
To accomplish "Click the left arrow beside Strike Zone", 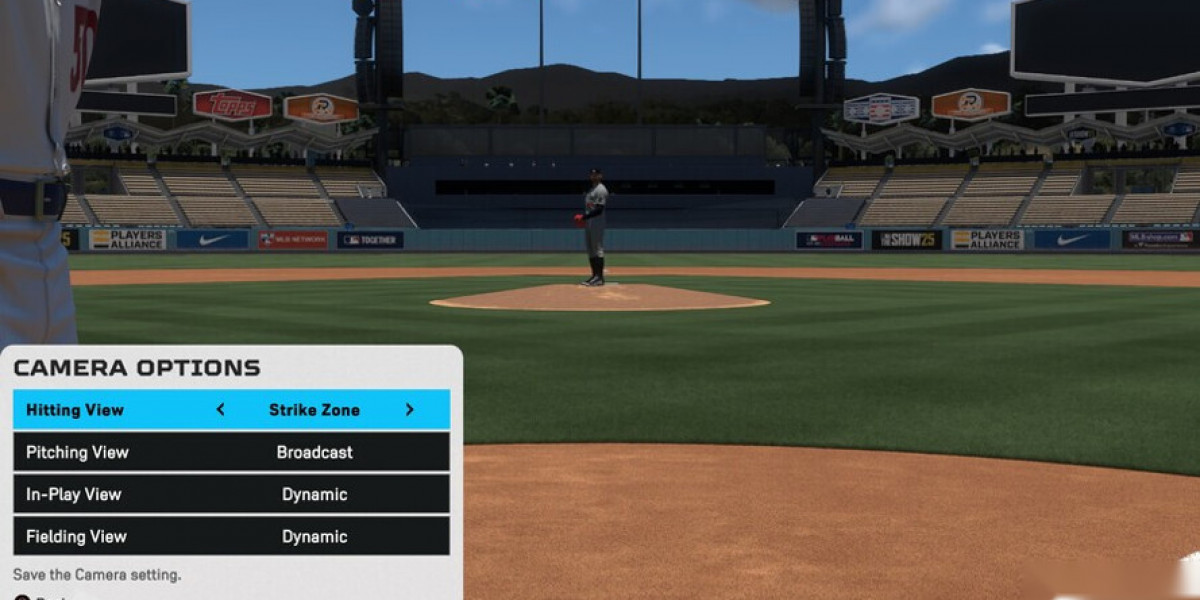I will pos(221,410).
